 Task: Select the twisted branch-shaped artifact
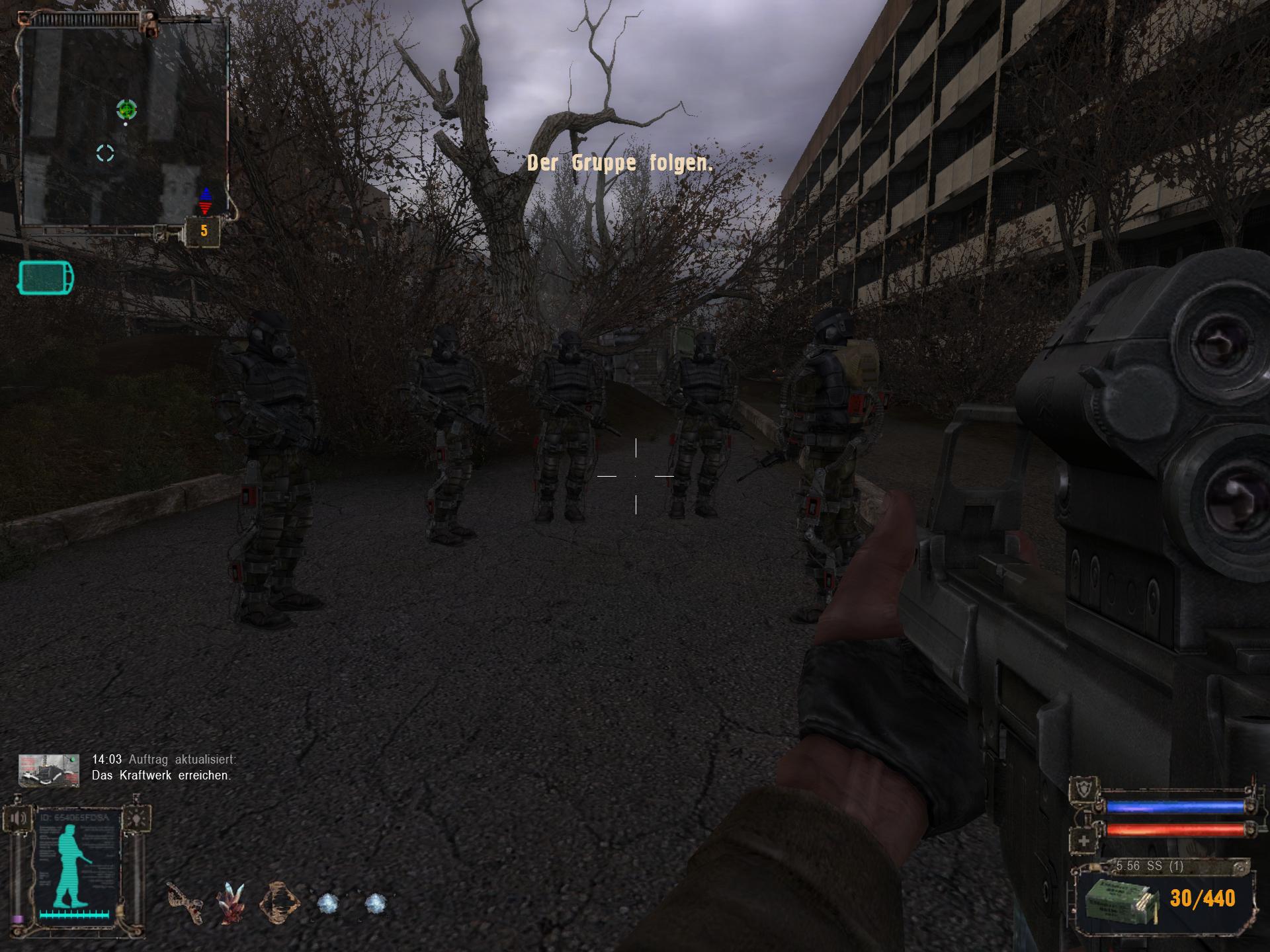click(x=185, y=902)
